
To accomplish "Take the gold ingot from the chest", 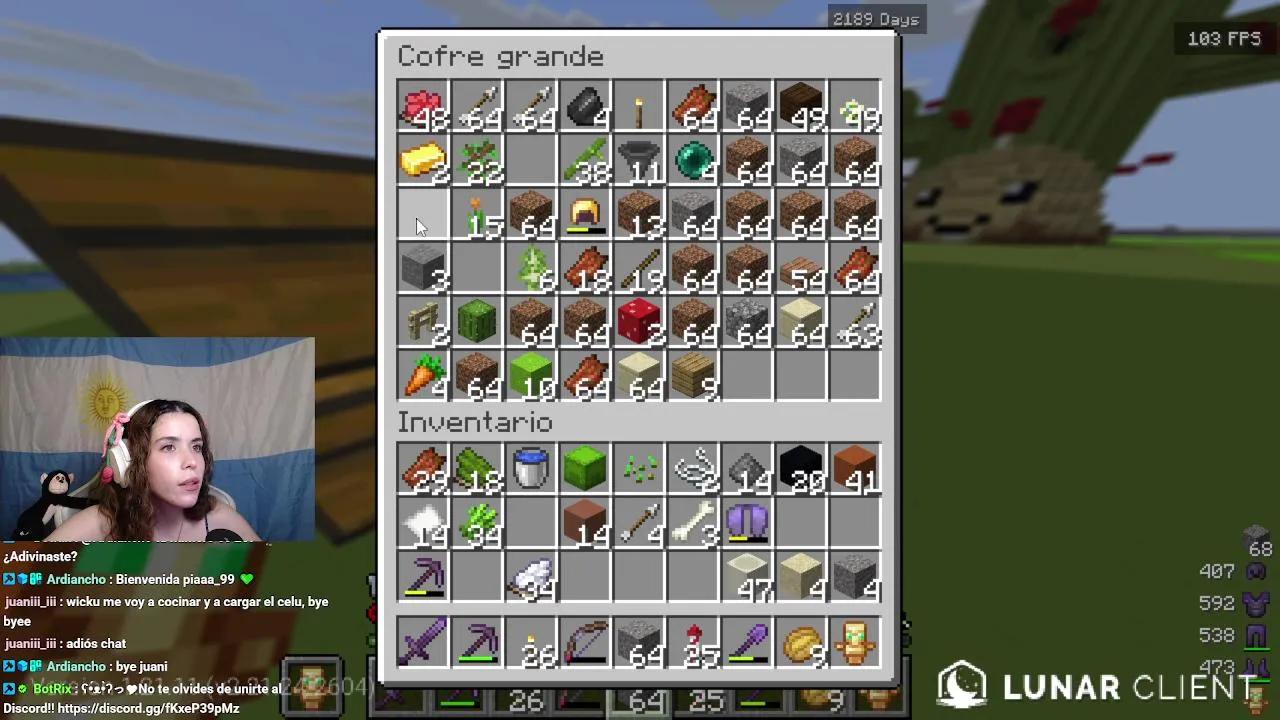I will (422, 162).
